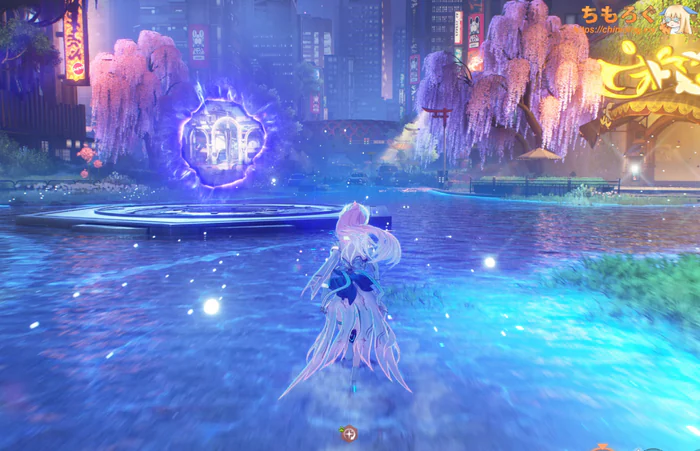Click the red circular icon at bottom center
Viewport: 700px width, 451px height.
tap(349, 434)
